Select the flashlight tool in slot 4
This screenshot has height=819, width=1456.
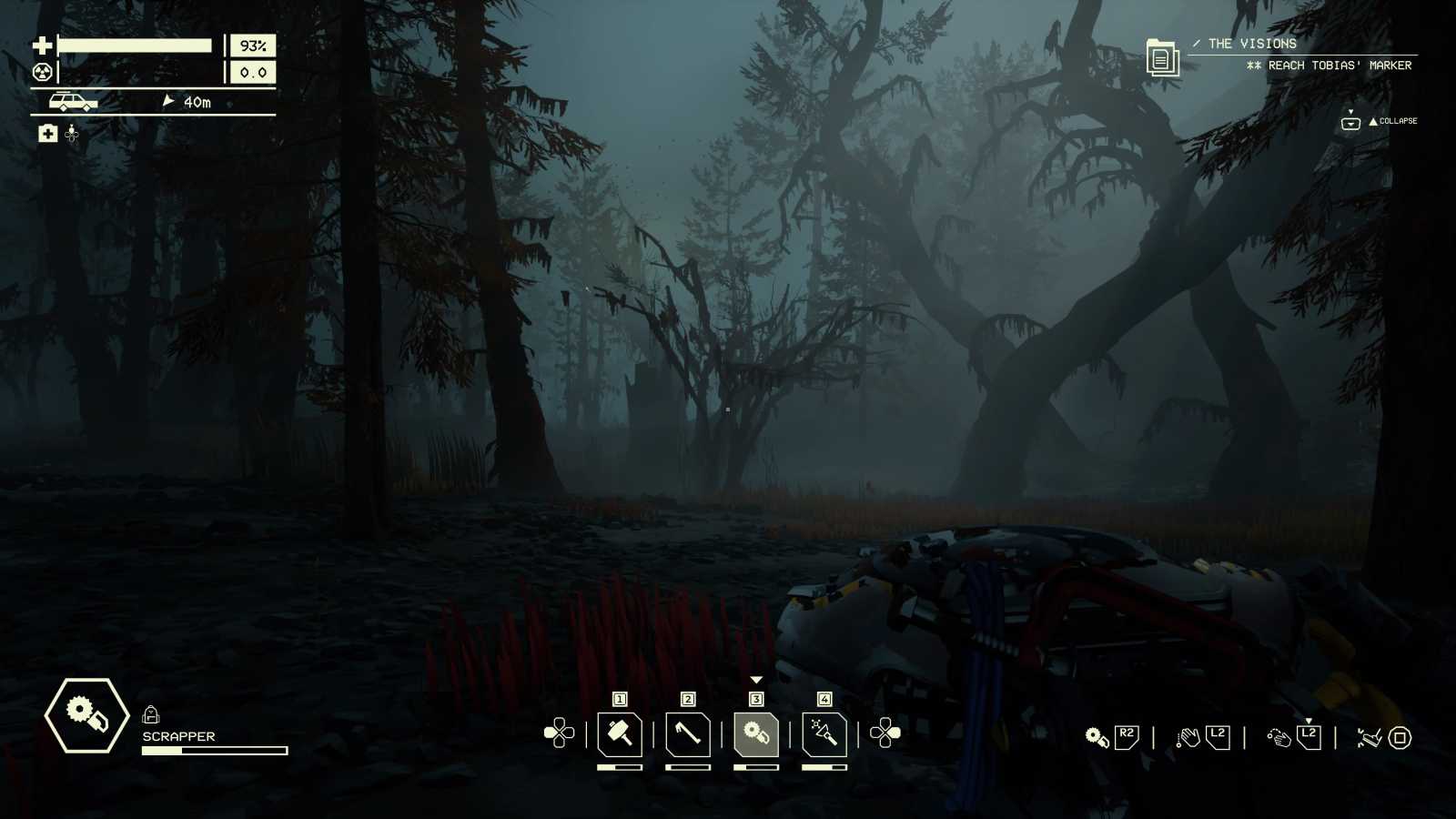(x=824, y=737)
